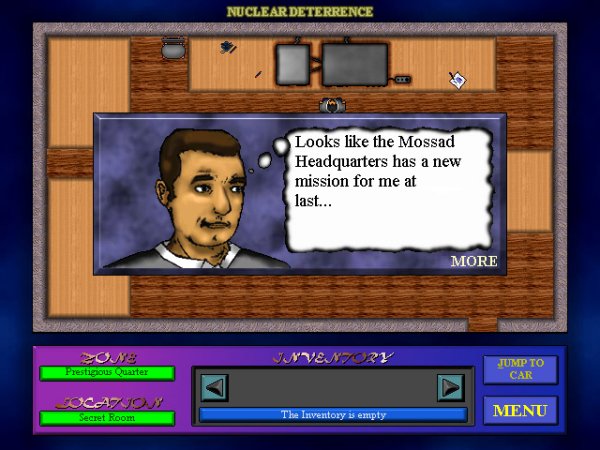Open the MENU button
The height and width of the screenshot is (450, 600).
pyautogui.click(x=520, y=410)
